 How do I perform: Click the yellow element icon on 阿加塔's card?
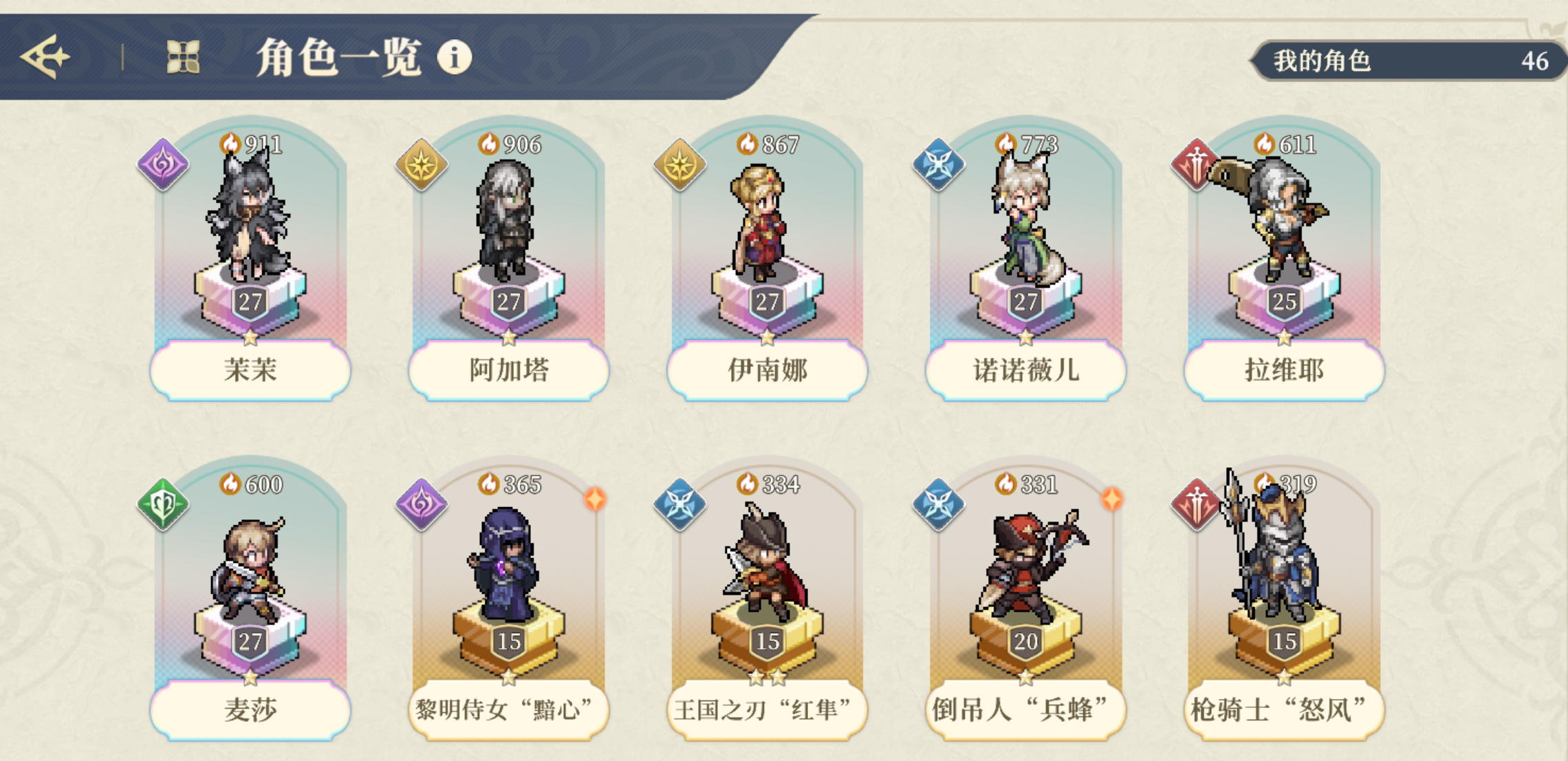(422, 164)
